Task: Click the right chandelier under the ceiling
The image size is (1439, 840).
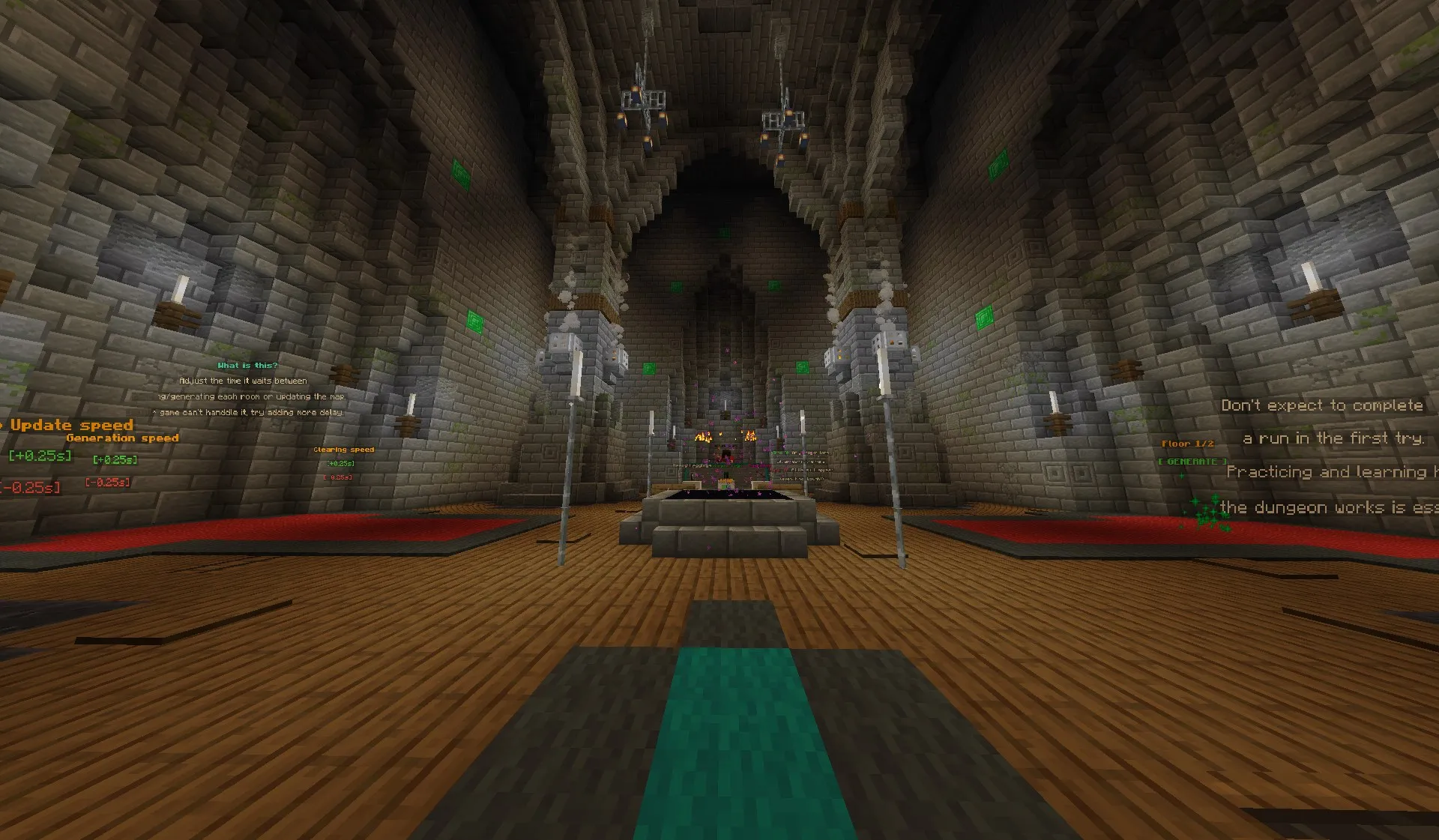Action: click(783, 120)
